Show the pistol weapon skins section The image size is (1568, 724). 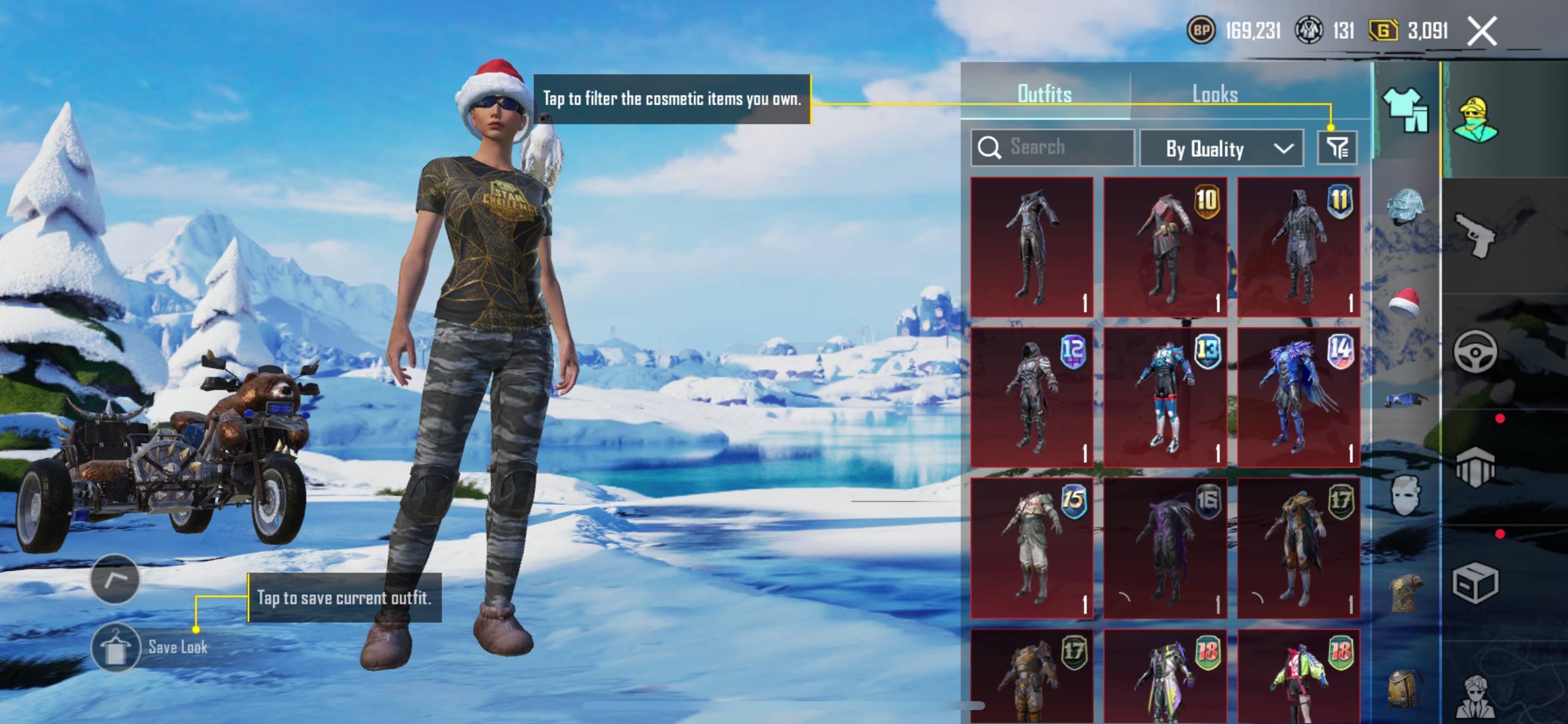click(1475, 236)
